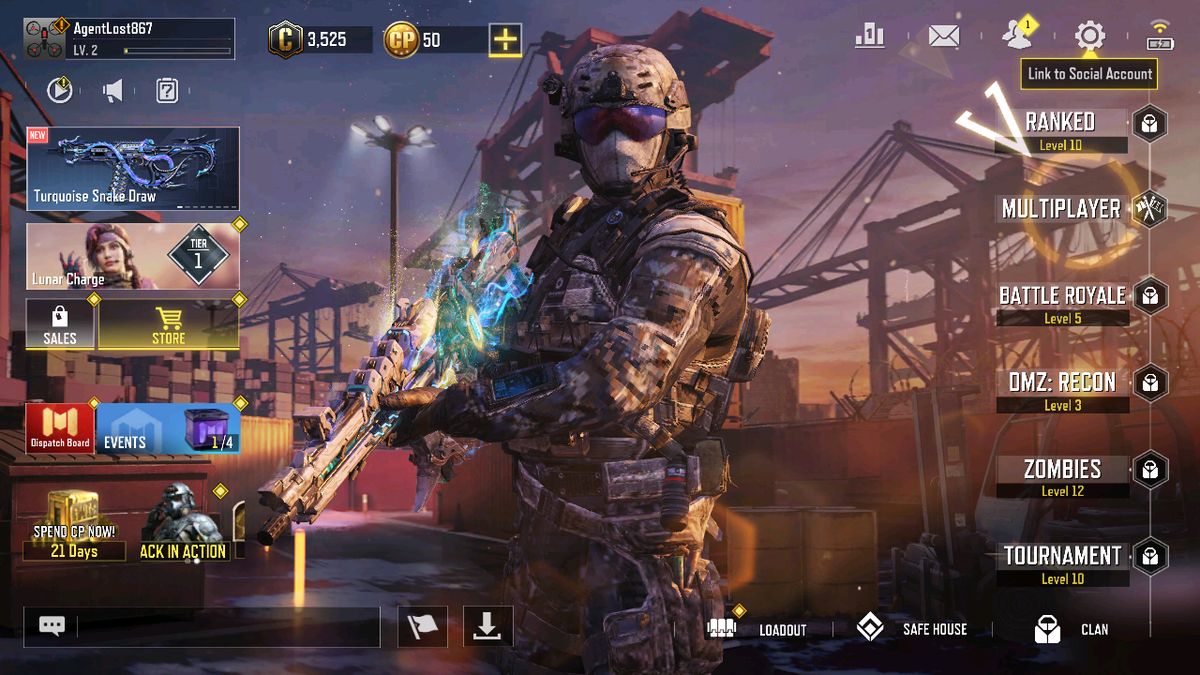Visit the Safe House
1200x675 pixels.
point(911,629)
